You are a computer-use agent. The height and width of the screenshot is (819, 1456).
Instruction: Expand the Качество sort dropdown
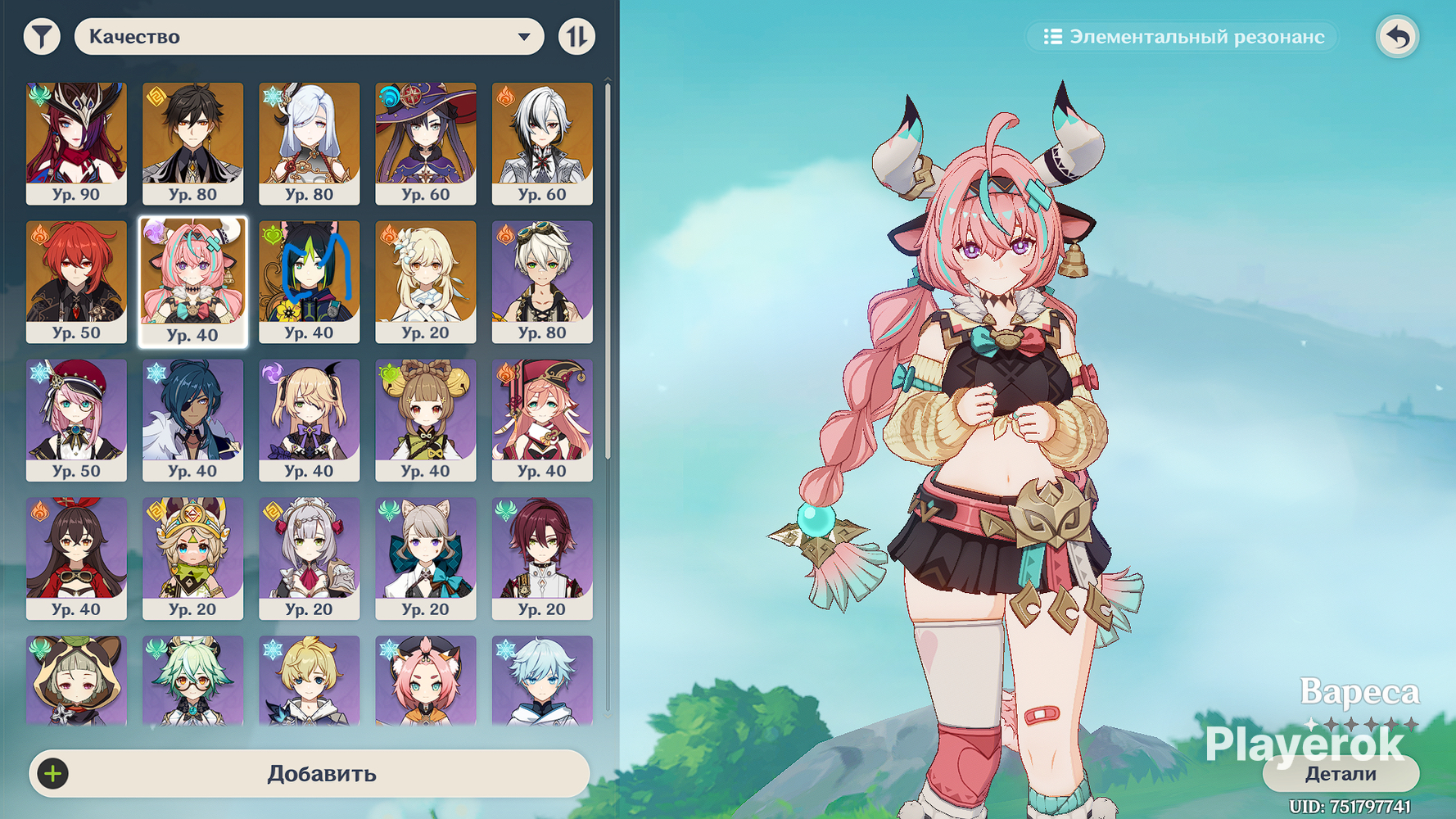309,37
